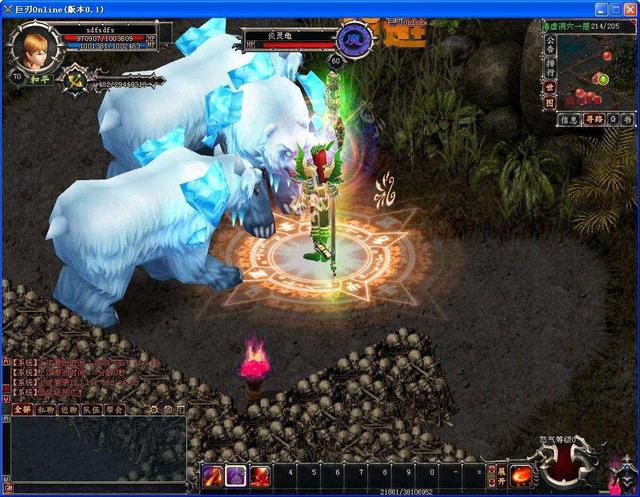Click the G button under minimap
This screenshot has width=640, height=497.
click(x=613, y=120)
